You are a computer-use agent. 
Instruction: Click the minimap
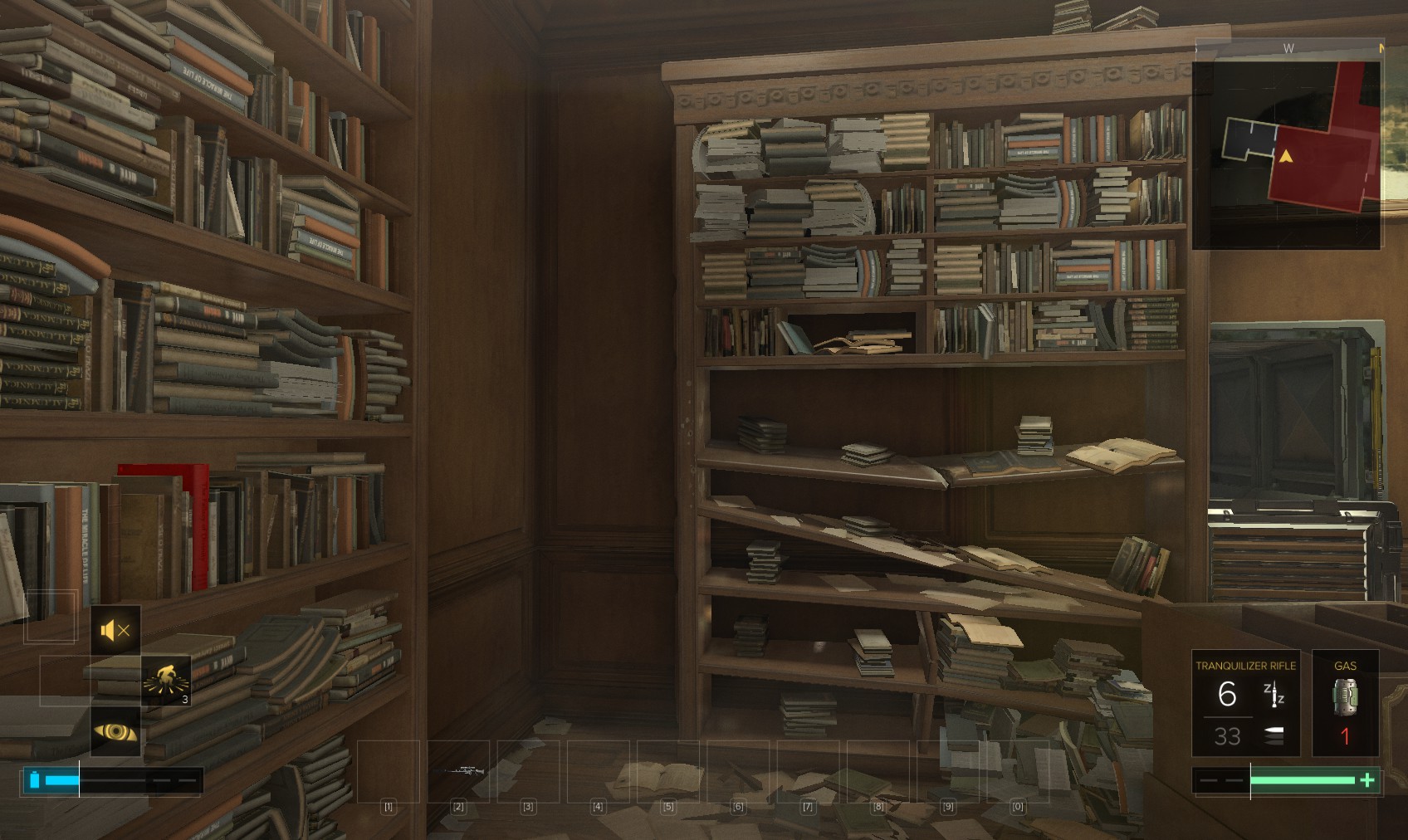point(1286,154)
